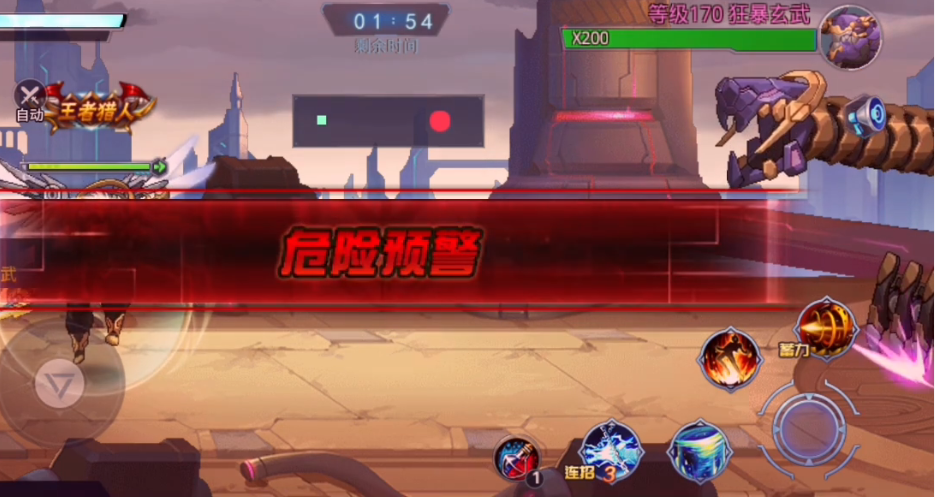Cast the blue water barrel skill

point(700,451)
